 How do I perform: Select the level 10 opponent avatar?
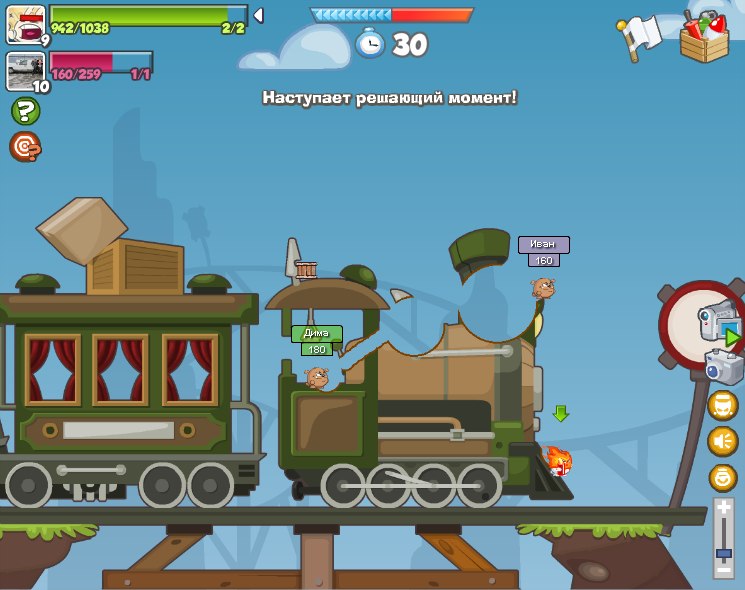click(24, 71)
